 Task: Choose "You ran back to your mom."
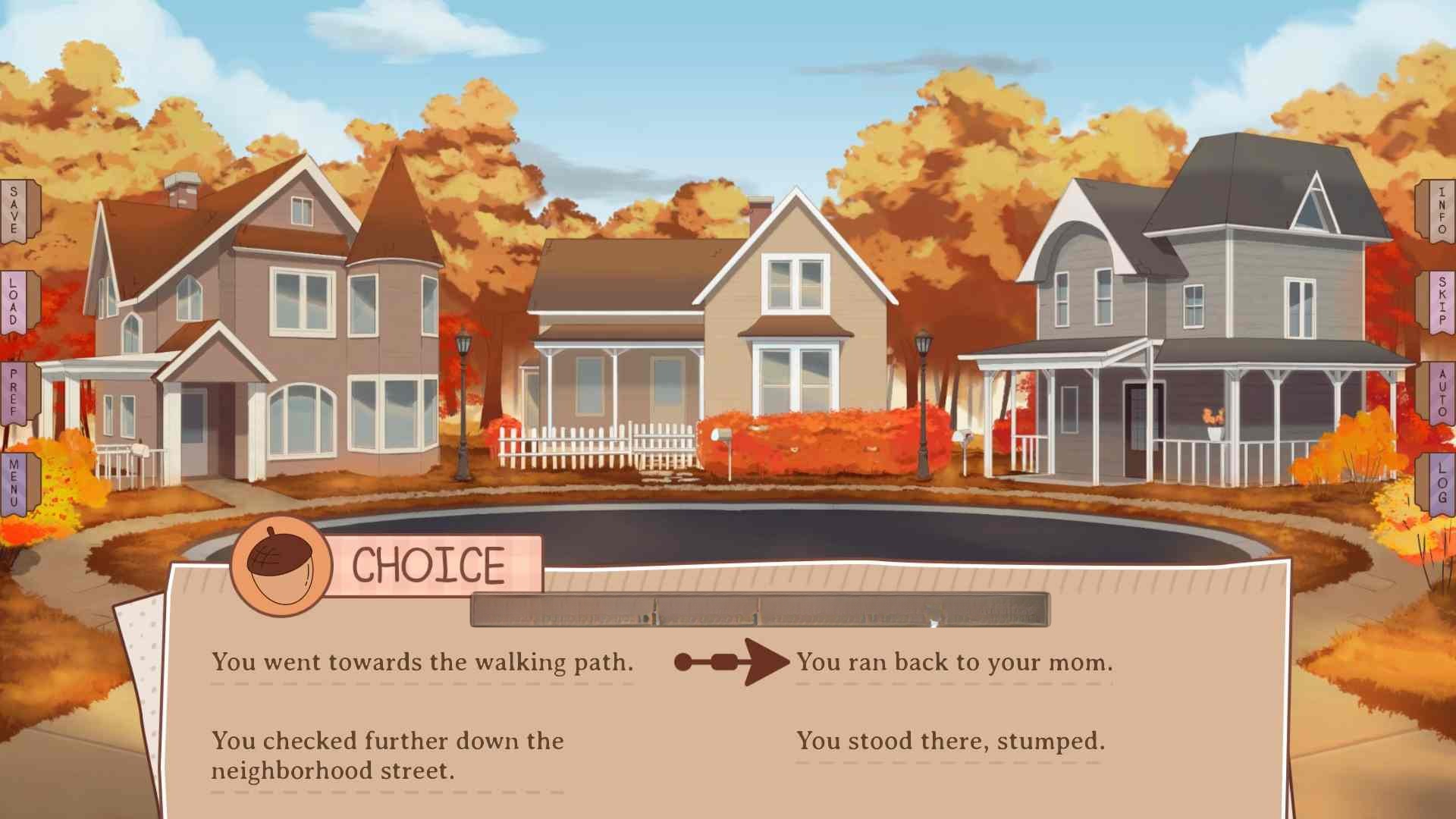(954, 662)
